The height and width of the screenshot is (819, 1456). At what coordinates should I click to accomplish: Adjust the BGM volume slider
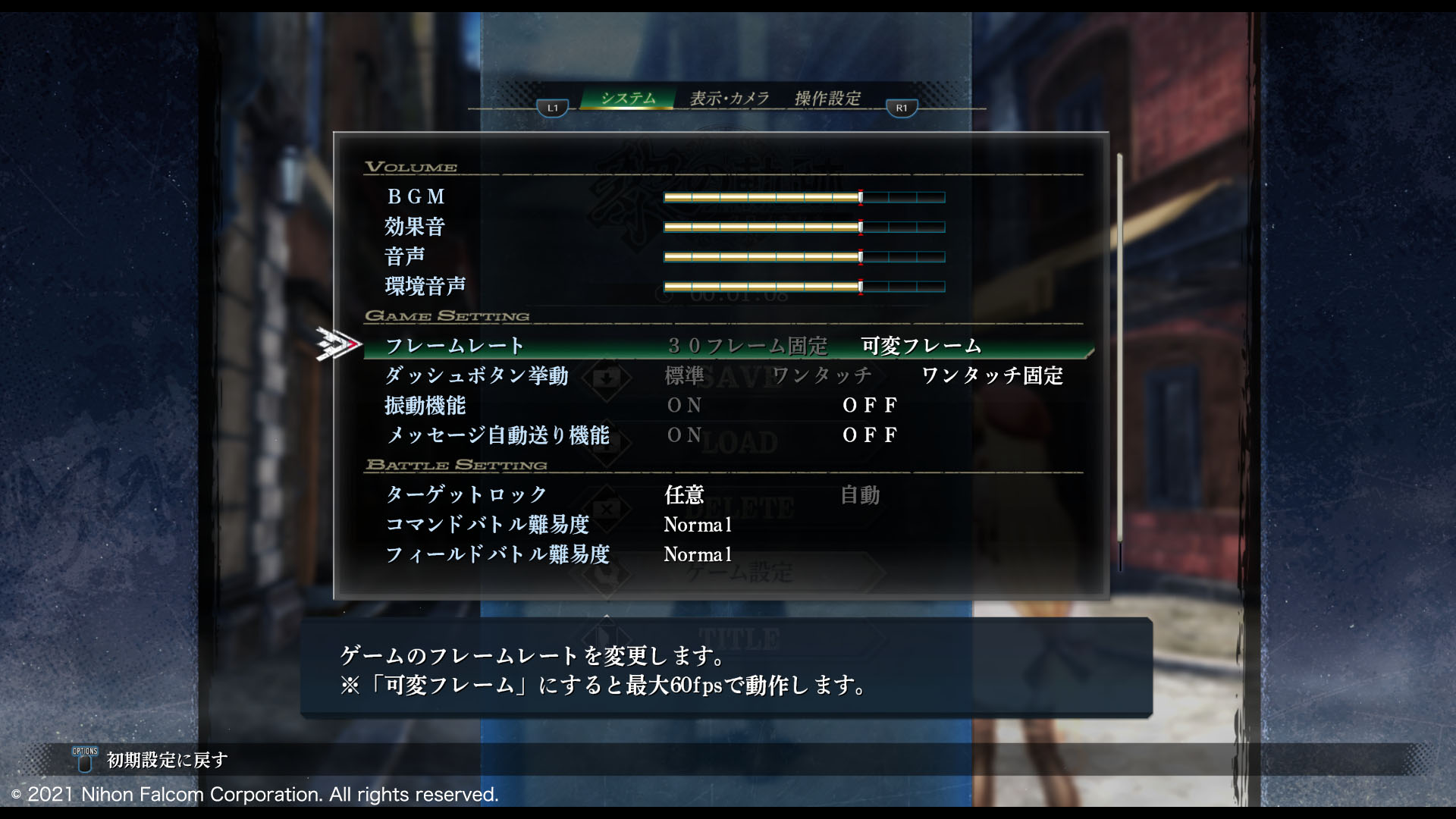click(804, 198)
